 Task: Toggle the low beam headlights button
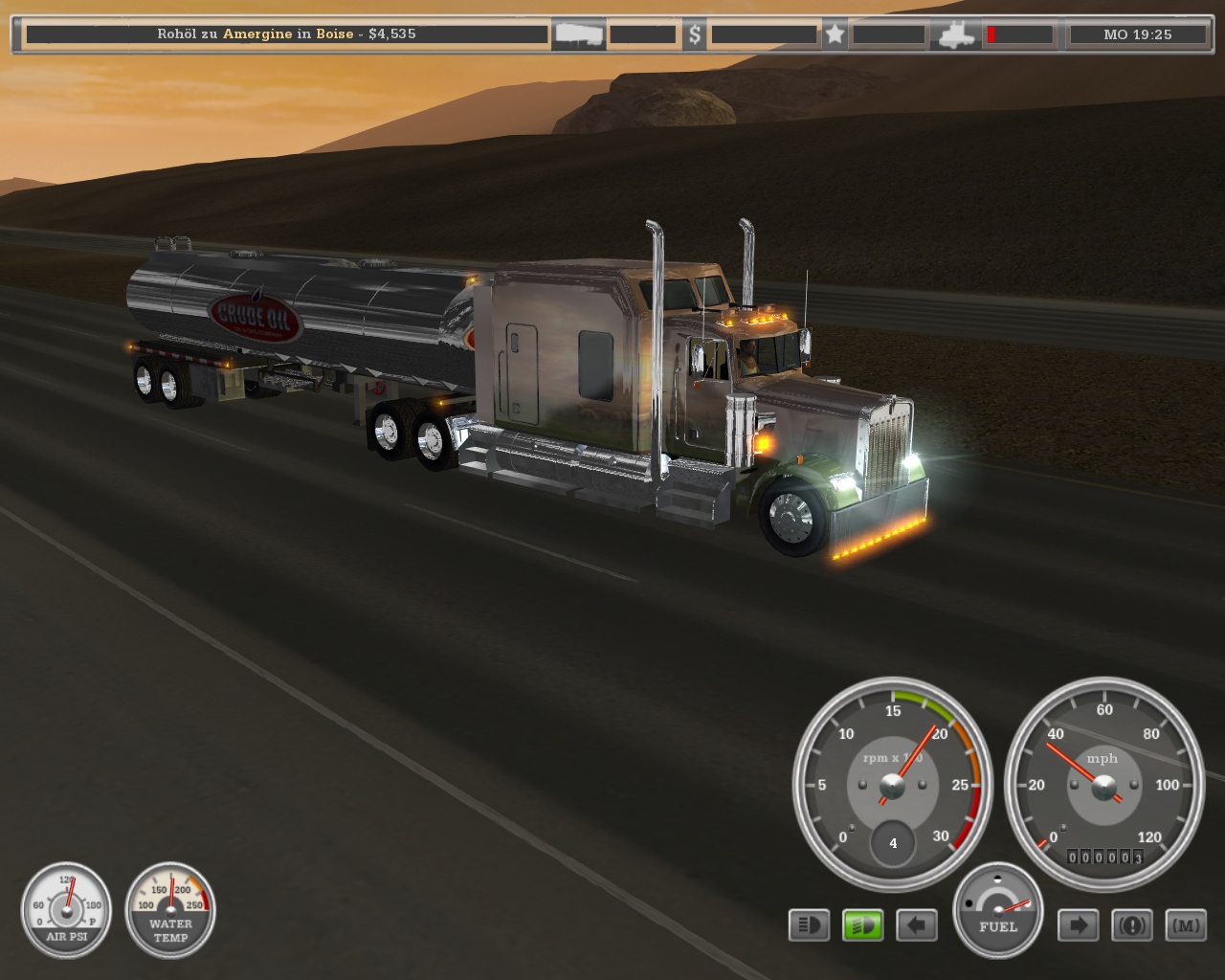click(809, 925)
